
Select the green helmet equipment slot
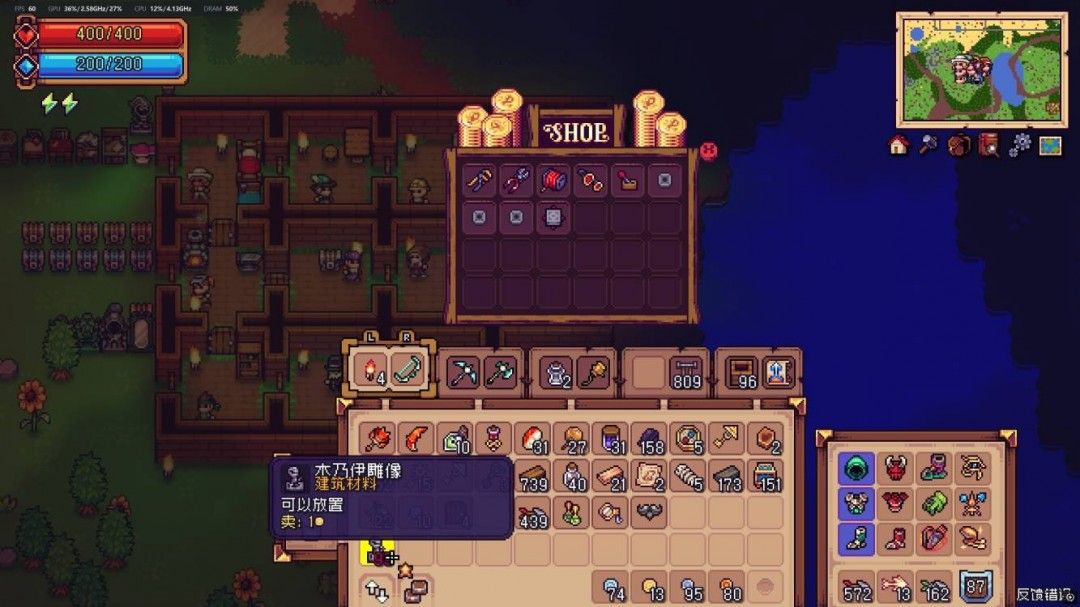[856, 468]
